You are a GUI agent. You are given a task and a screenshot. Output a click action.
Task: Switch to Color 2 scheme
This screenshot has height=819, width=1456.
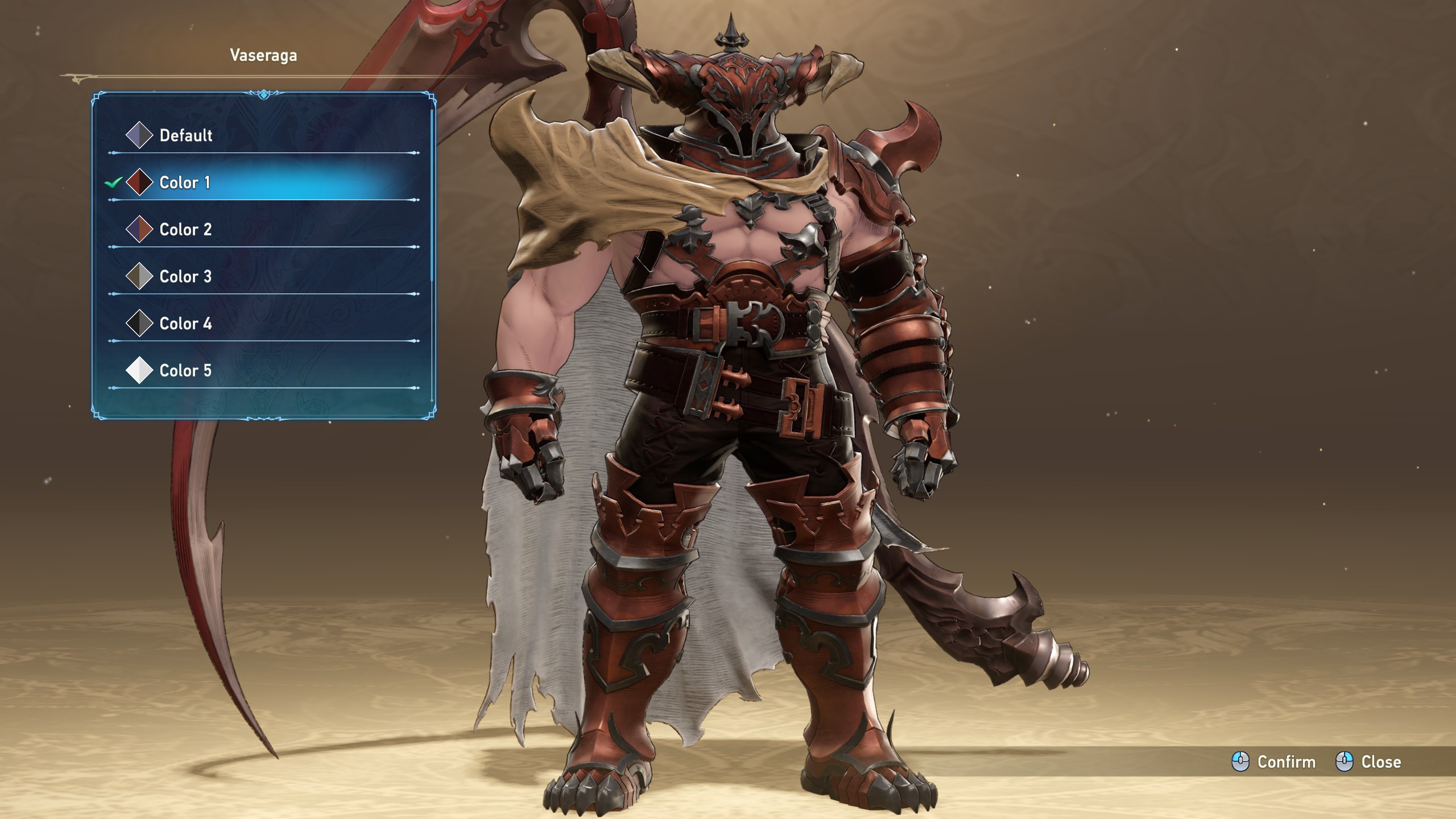pos(185,230)
